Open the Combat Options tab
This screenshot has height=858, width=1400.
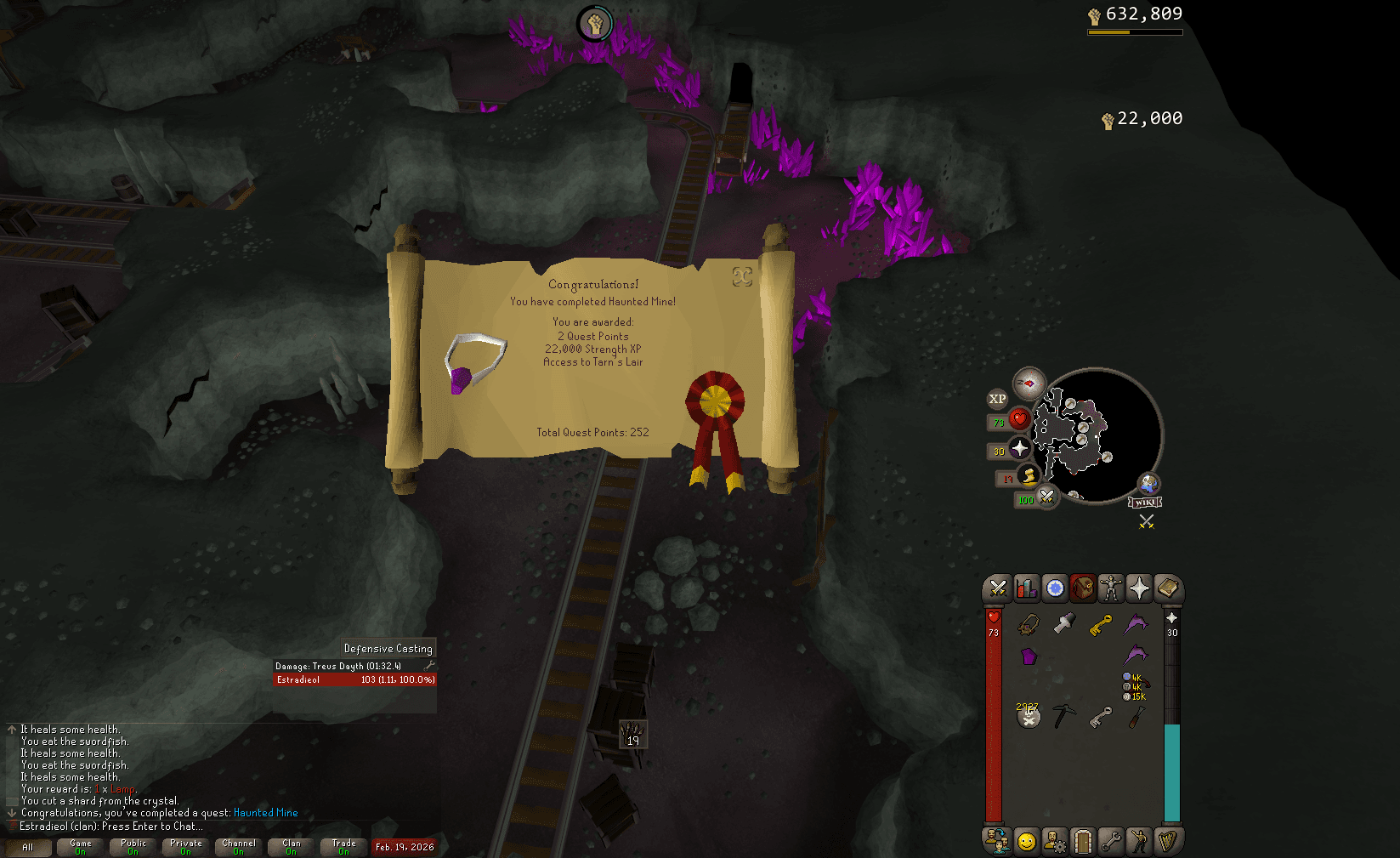click(998, 588)
